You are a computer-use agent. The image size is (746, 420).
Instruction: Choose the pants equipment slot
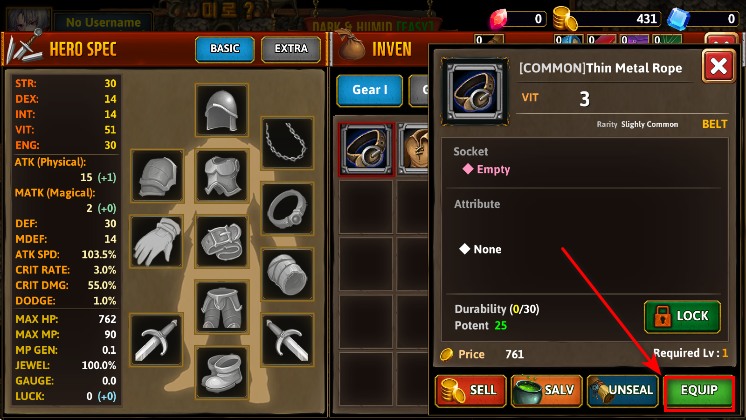[x=221, y=307]
